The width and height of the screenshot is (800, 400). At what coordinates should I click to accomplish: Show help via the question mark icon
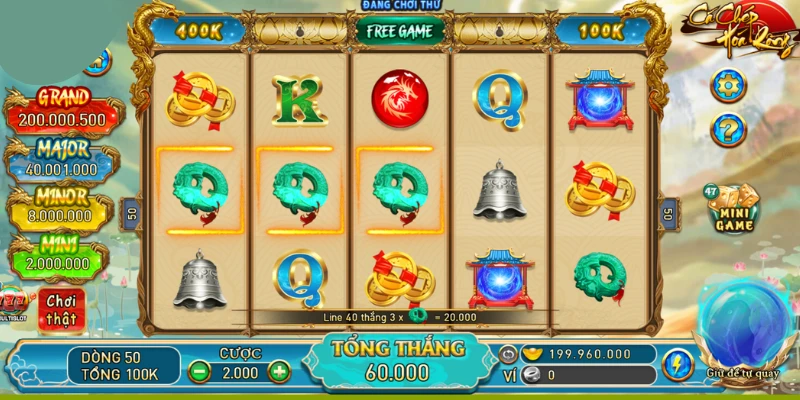pos(728,129)
